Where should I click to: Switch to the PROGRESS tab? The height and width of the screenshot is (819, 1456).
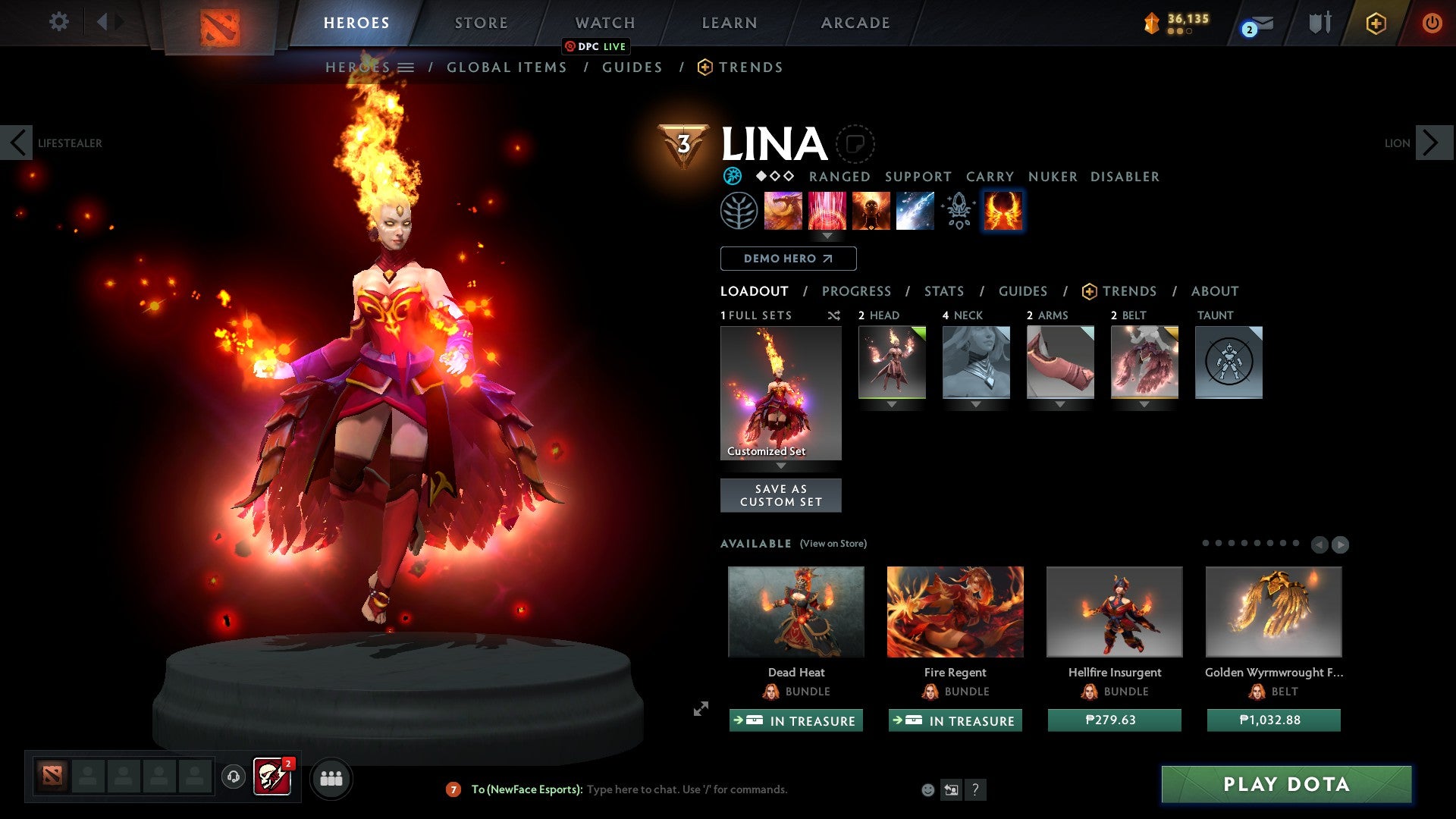pyautogui.click(x=857, y=291)
